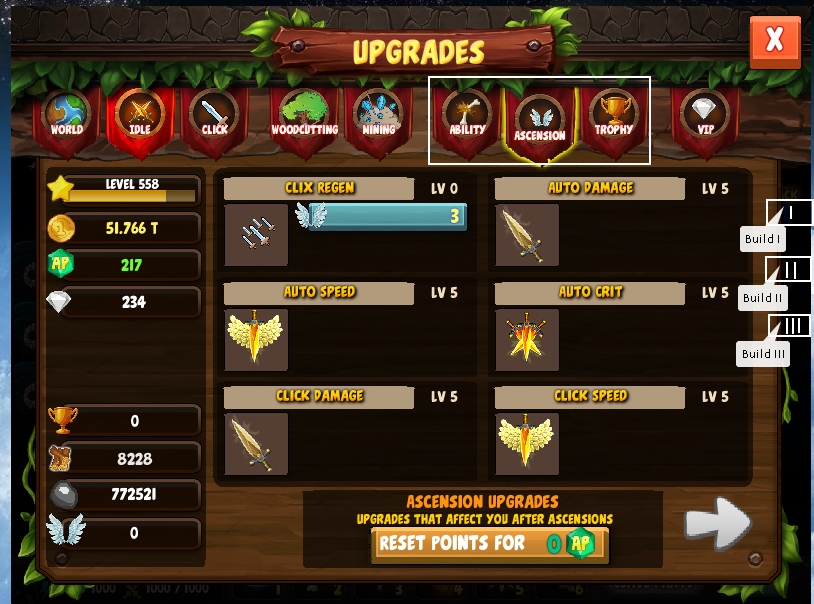Switch to the Mining tab
The image size is (814, 604).
tap(378, 117)
